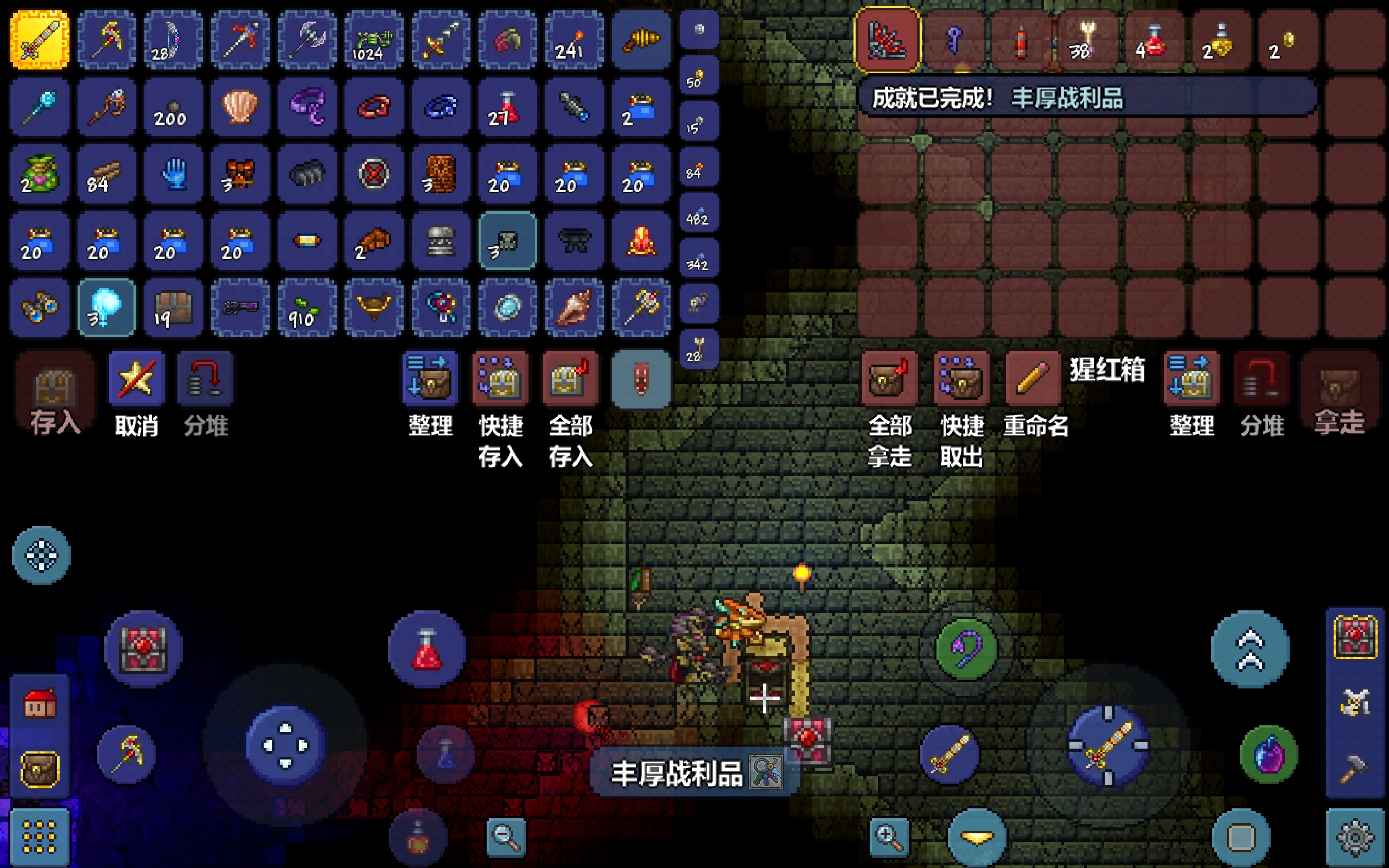Rename the chest with 重命名 pencil
Image resolution: width=1389 pixels, height=868 pixels.
1033,379
